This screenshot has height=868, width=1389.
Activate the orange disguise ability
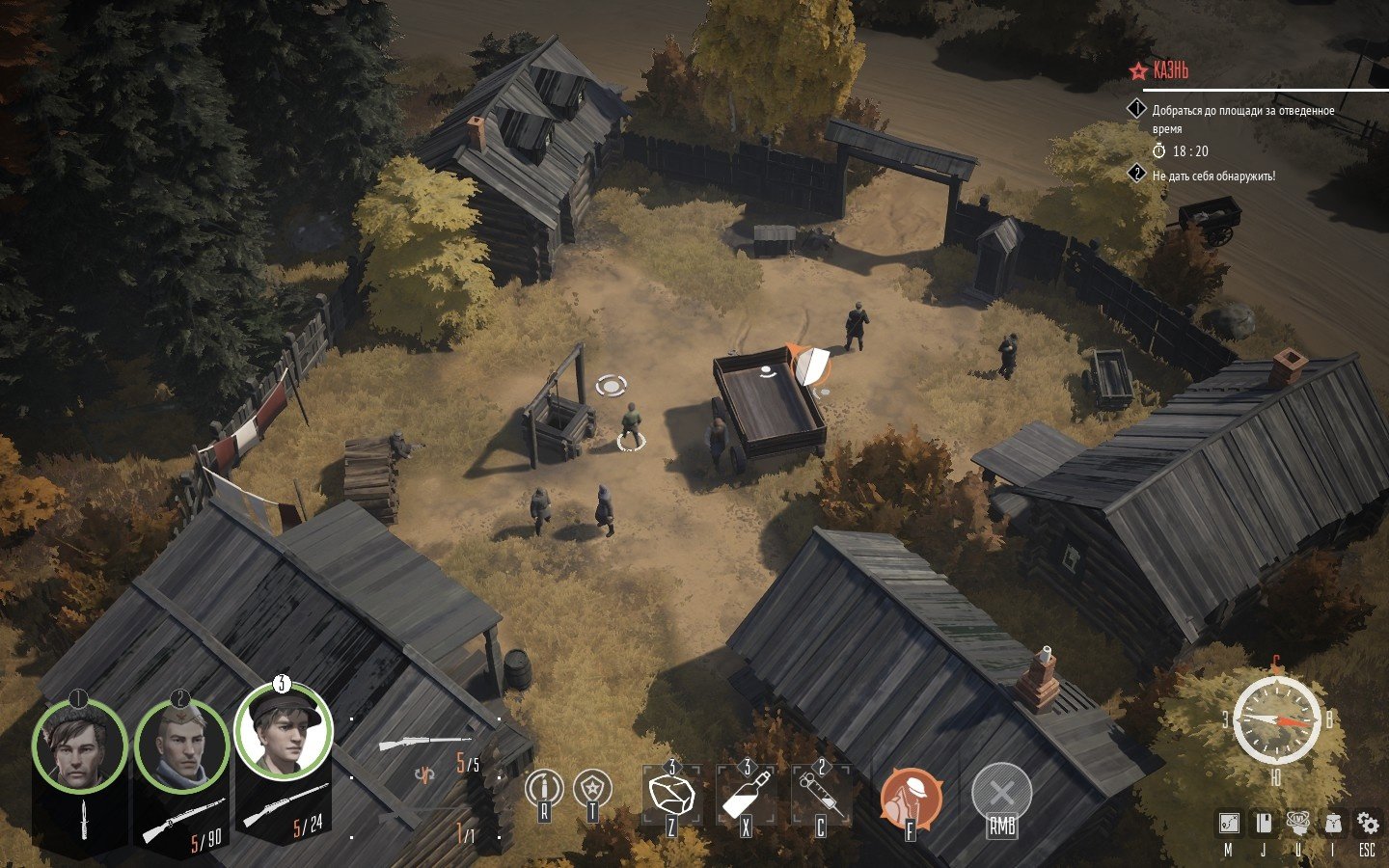[910, 797]
